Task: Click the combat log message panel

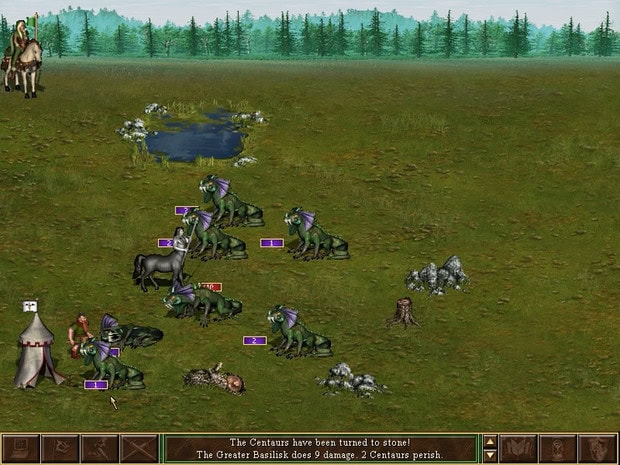Action: click(x=320, y=448)
